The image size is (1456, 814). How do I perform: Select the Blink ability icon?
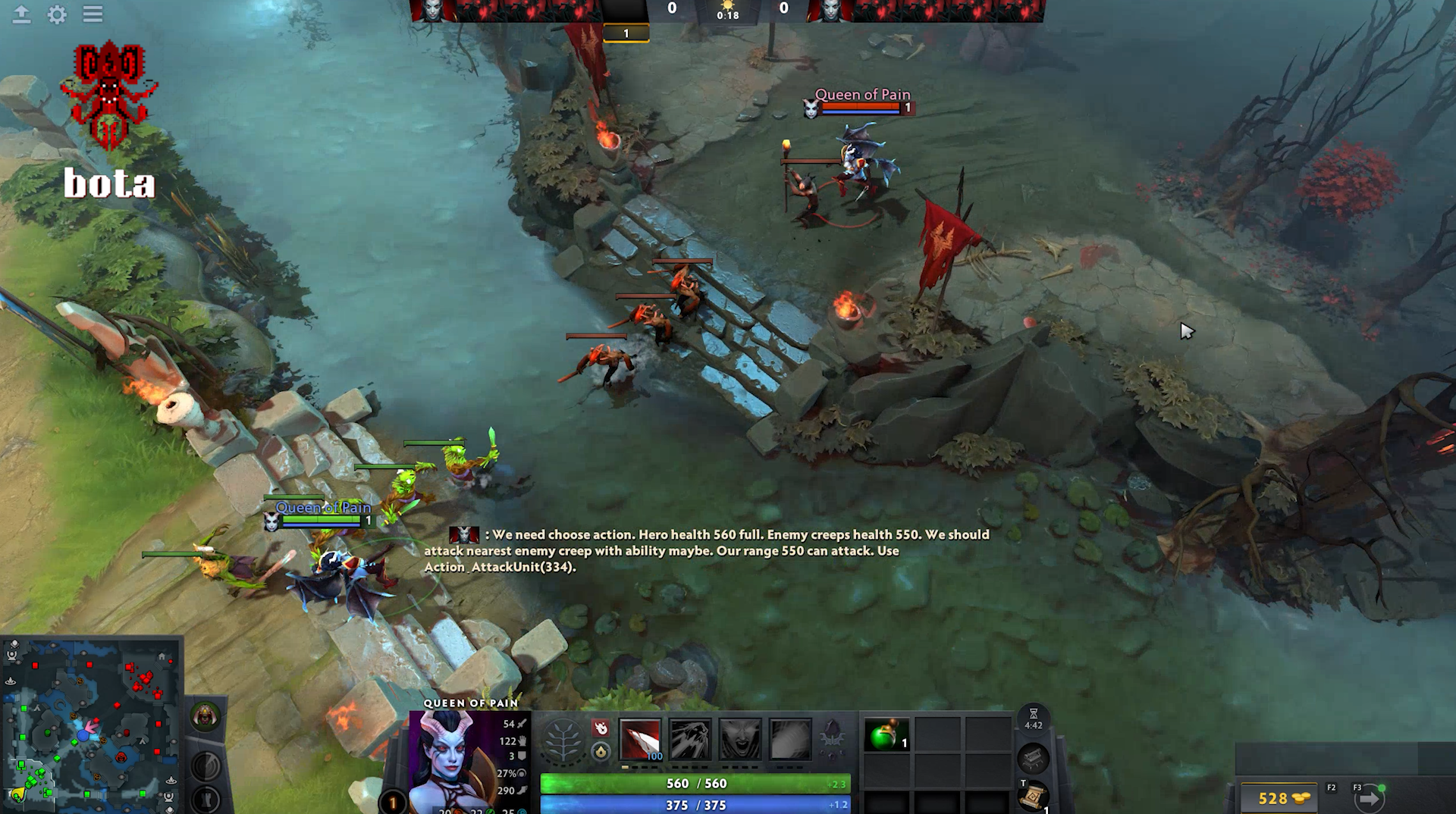point(690,739)
